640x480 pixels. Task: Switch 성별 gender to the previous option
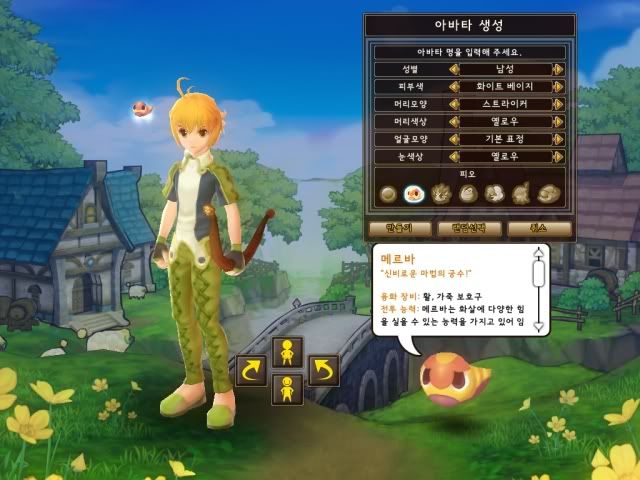pos(454,70)
